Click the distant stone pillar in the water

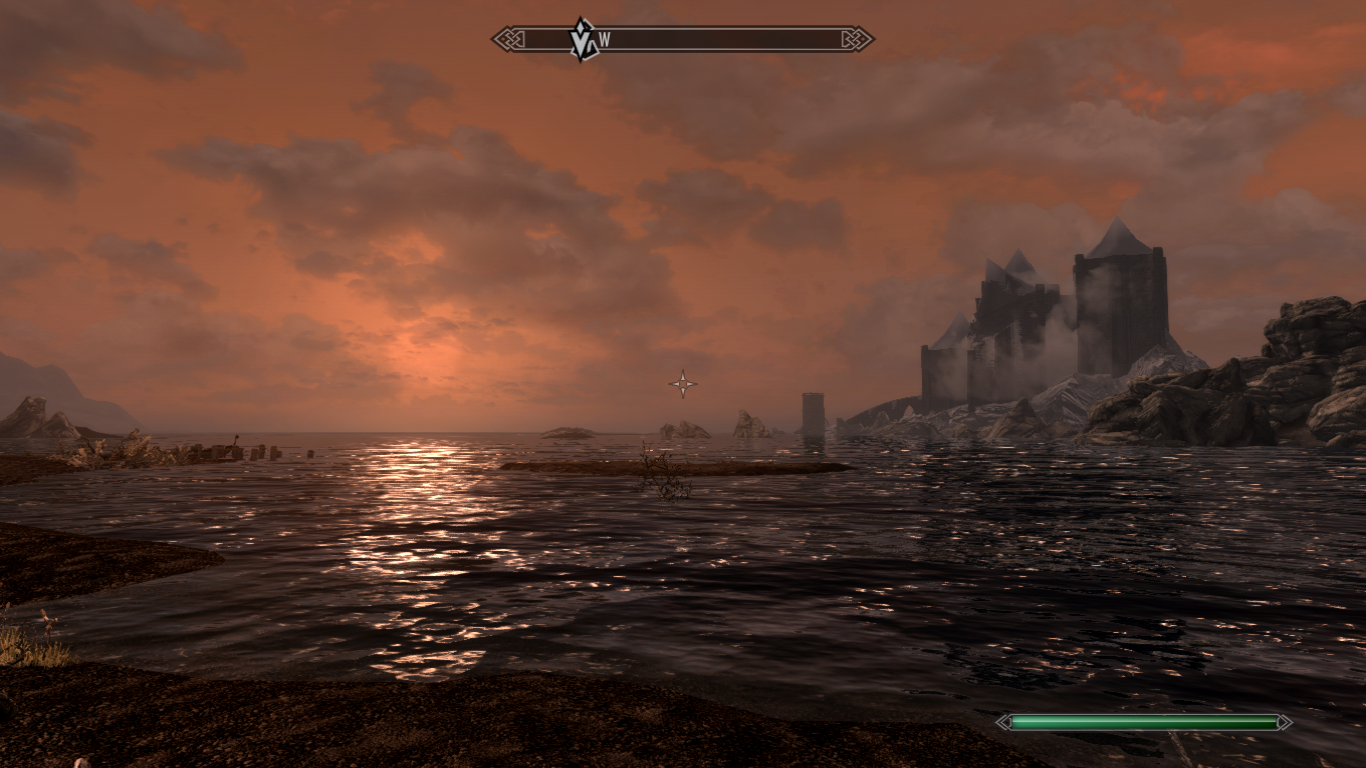tap(812, 412)
